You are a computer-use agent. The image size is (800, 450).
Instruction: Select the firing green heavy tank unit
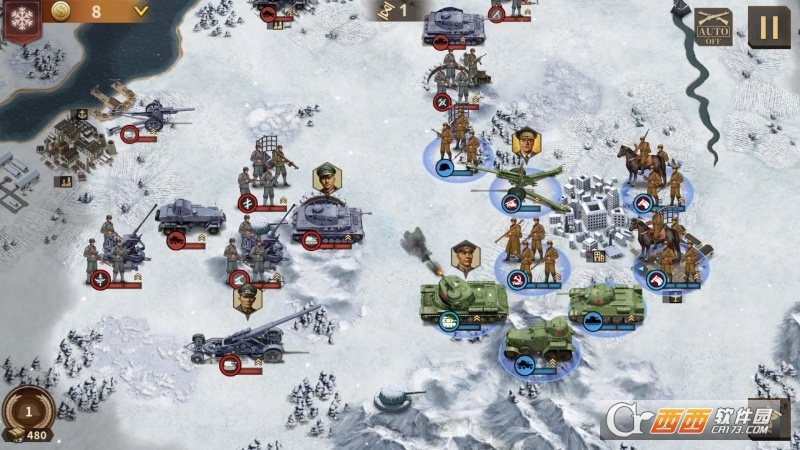click(461, 297)
